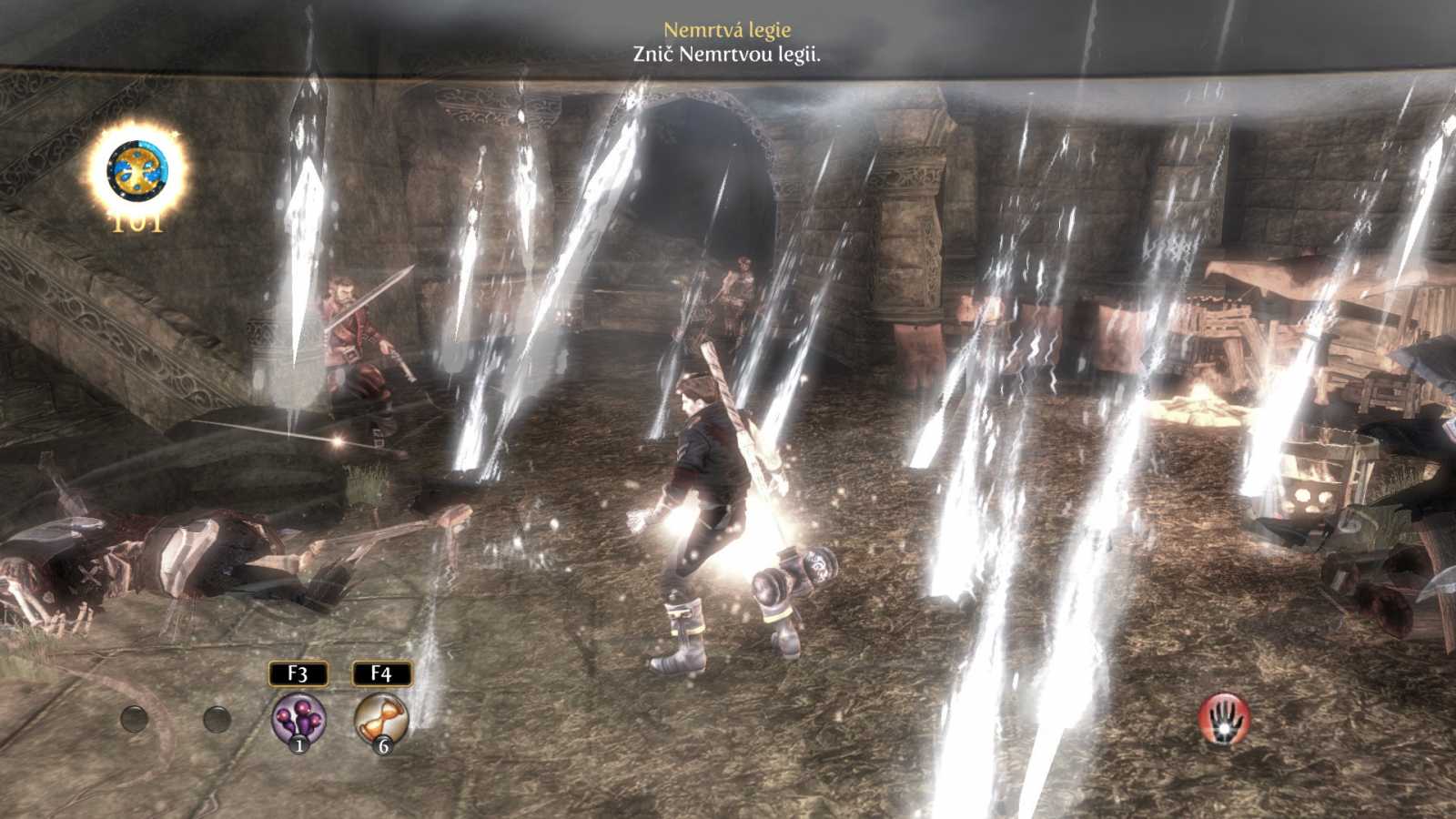Click the F3 key label above the potion
The width and height of the screenshot is (1456, 819).
[x=297, y=675]
